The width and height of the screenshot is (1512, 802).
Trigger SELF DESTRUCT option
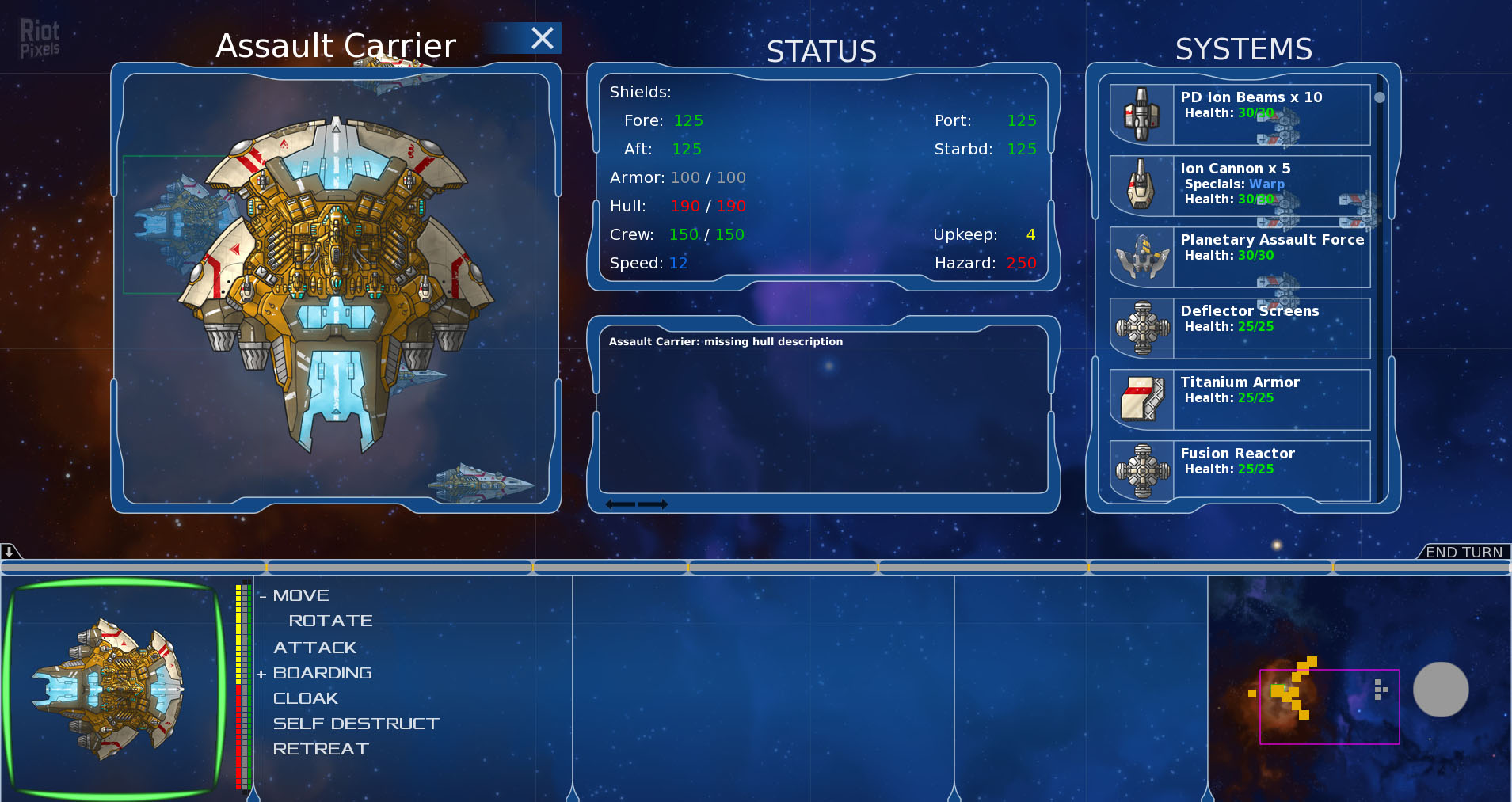tap(356, 724)
